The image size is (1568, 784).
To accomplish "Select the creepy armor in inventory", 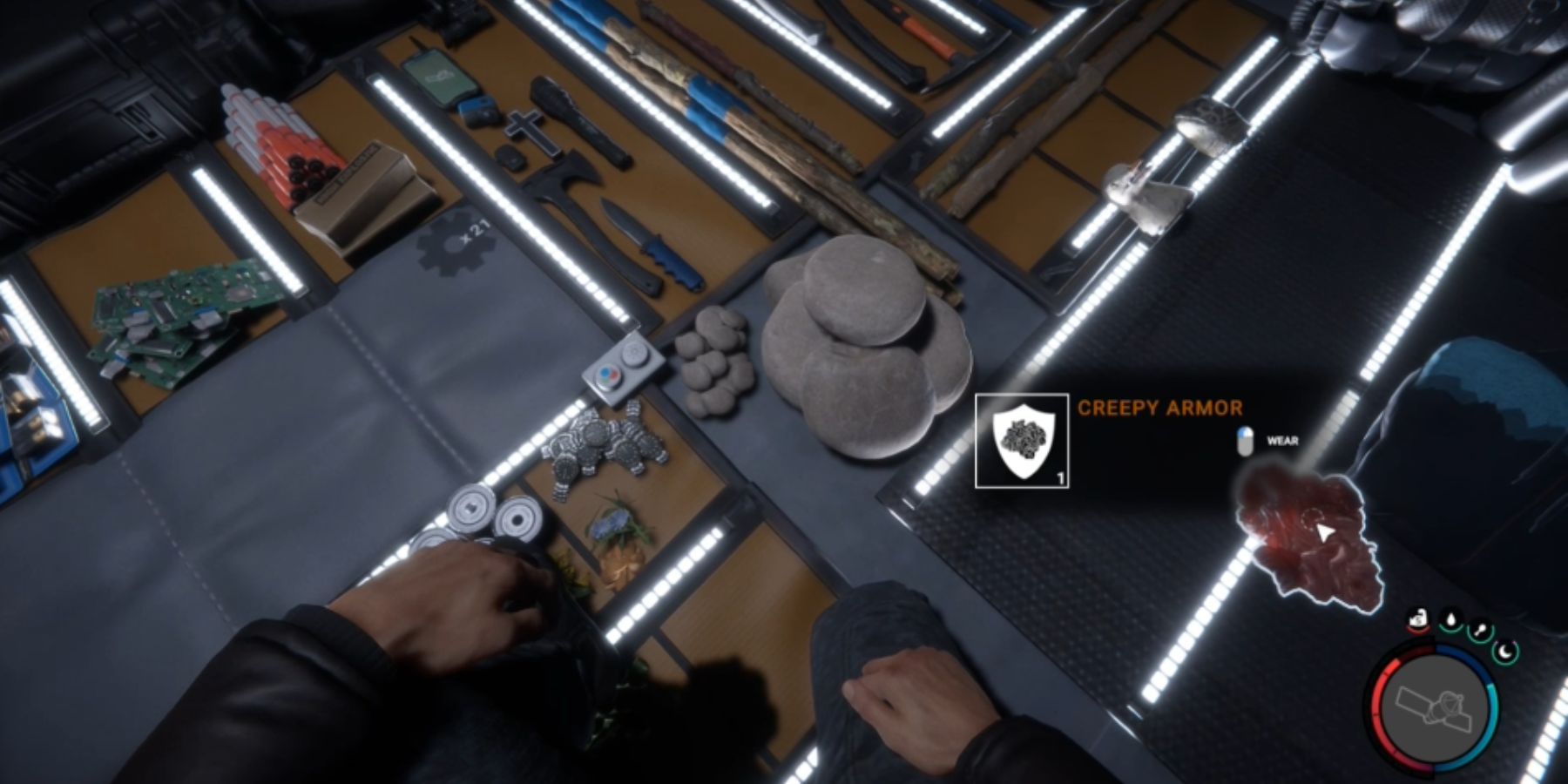I will (x=1307, y=536).
